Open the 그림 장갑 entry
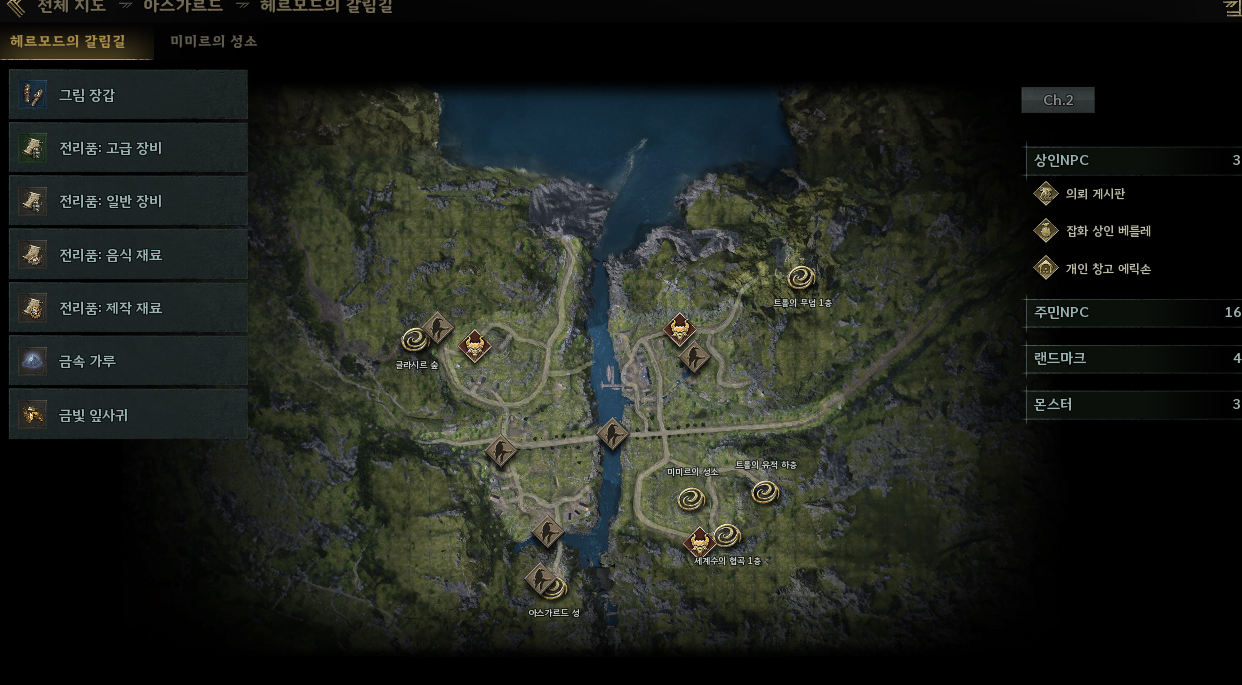This screenshot has height=685, width=1242. 128,95
